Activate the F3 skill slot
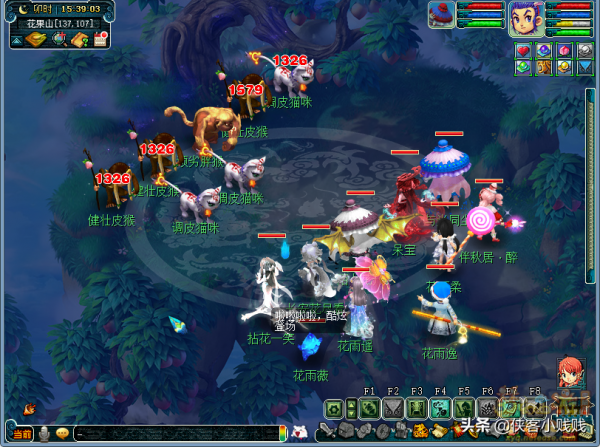 (x=416, y=408)
